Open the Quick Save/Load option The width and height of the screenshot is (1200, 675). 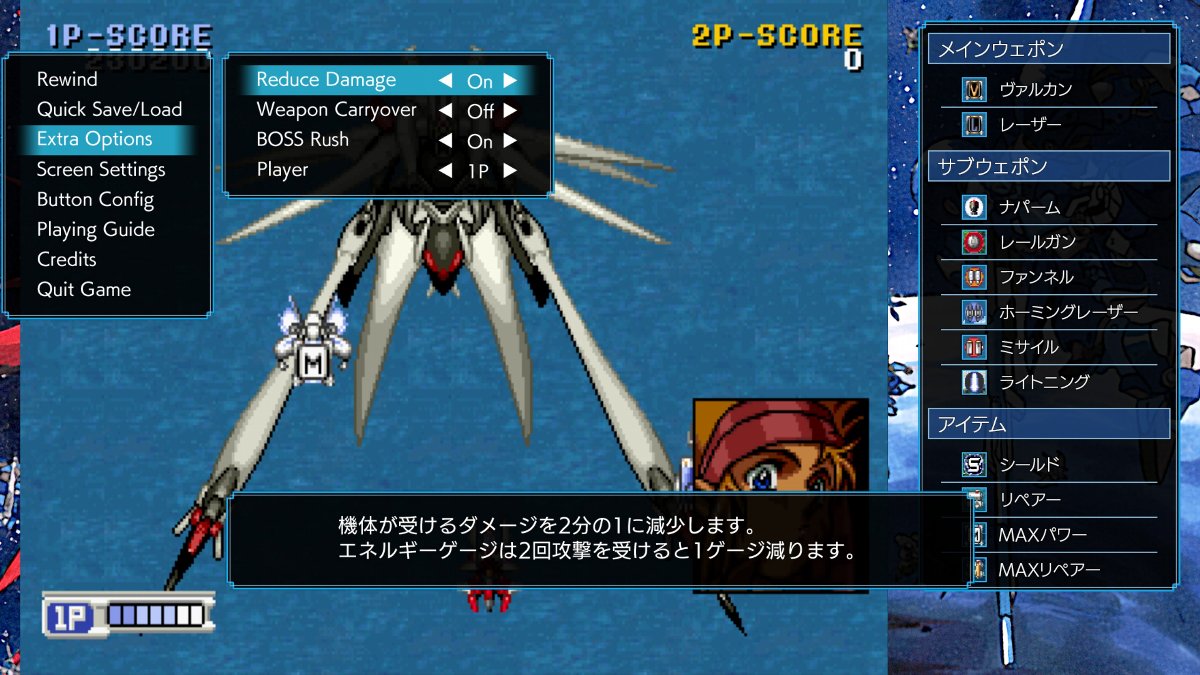tap(109, 109)
